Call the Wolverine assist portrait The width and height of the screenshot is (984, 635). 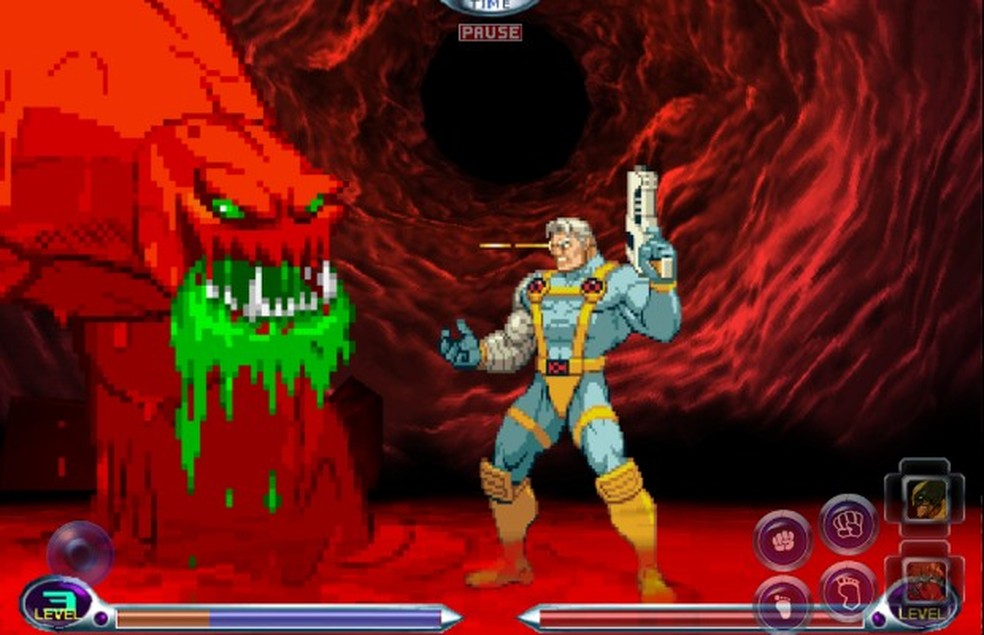point(924,500)
